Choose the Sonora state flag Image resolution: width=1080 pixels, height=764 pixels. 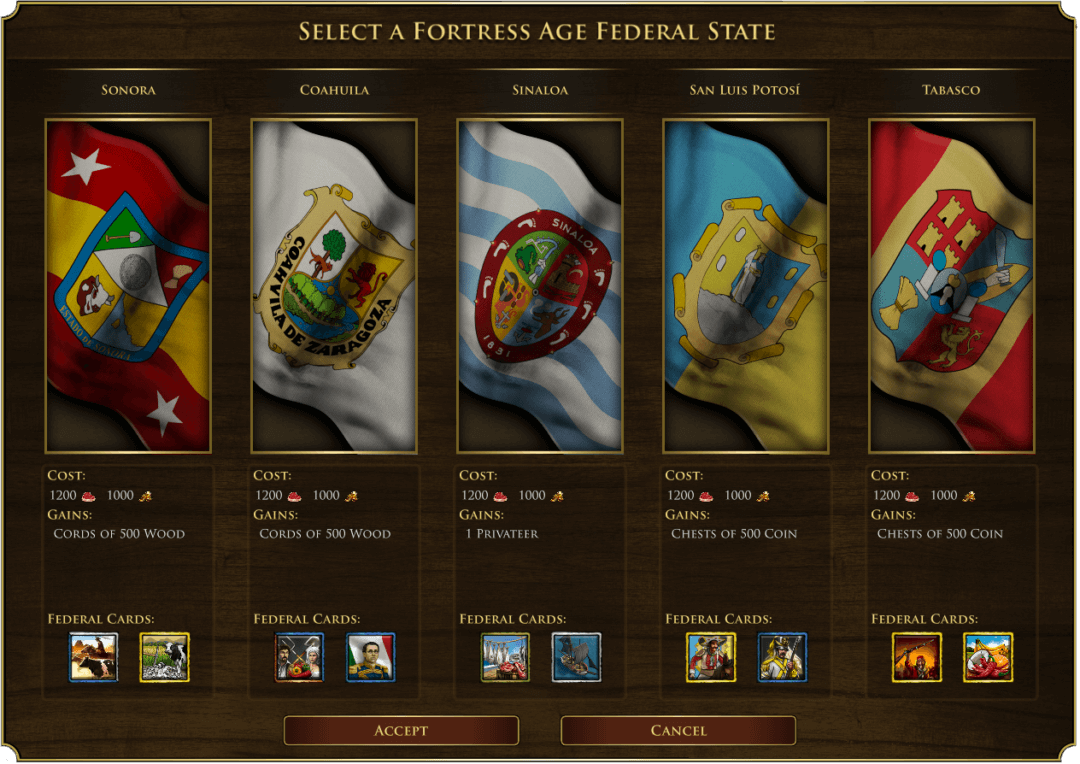tap(128, 286)
